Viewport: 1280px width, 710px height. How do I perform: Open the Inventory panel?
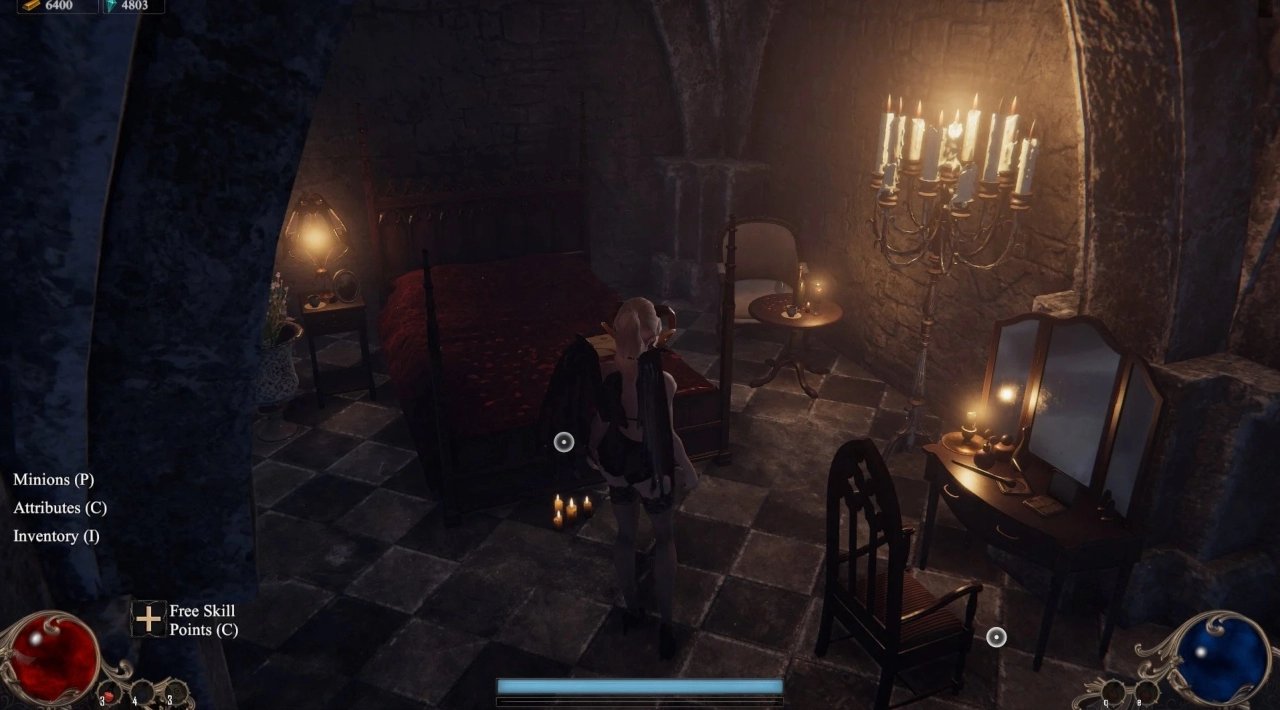point(56,536)
